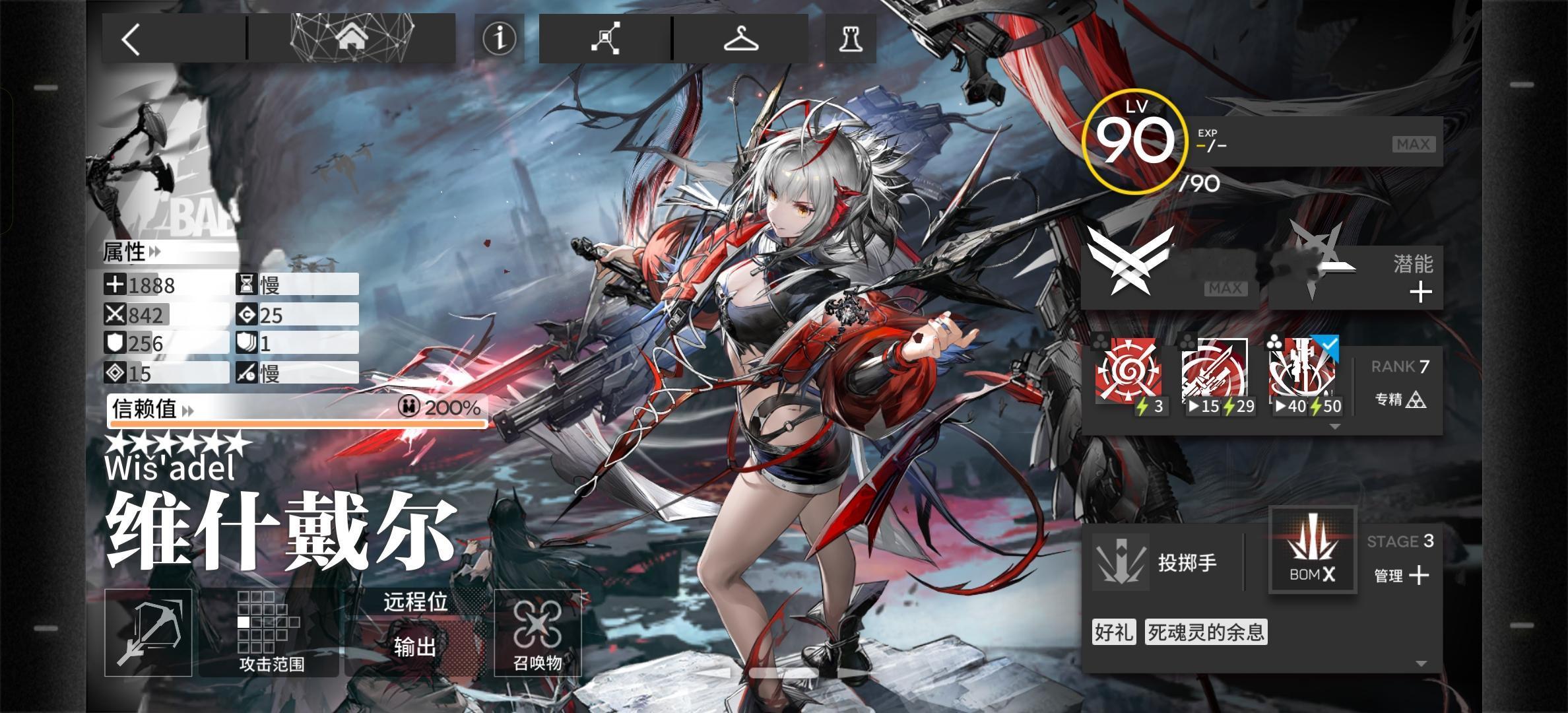Open the outfit hanger menu
1568x713 pixels.
740,38
